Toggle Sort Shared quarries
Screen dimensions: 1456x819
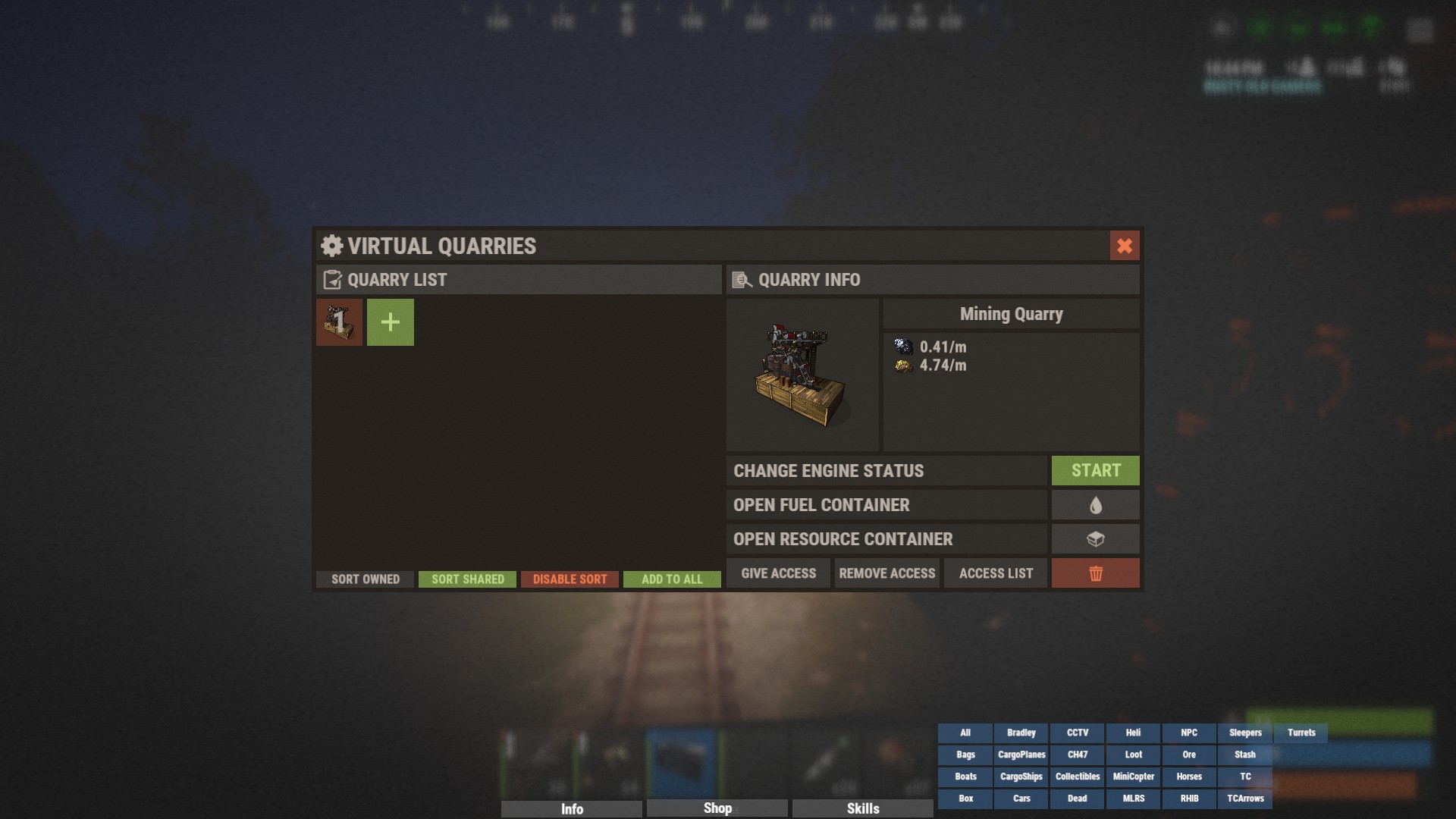467,579
